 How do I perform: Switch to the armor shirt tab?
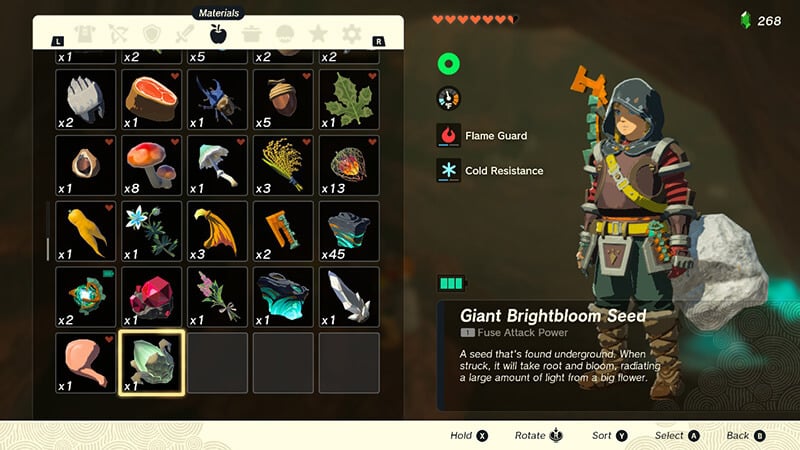point(86,34)
